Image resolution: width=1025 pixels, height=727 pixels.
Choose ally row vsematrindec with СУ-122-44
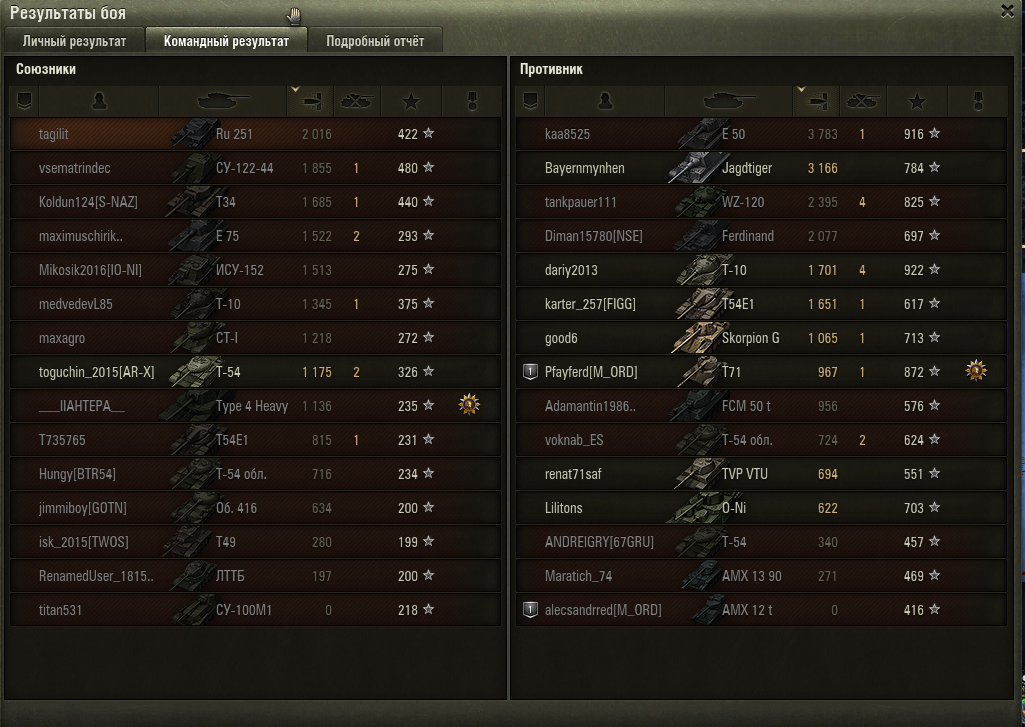[255, 168]
